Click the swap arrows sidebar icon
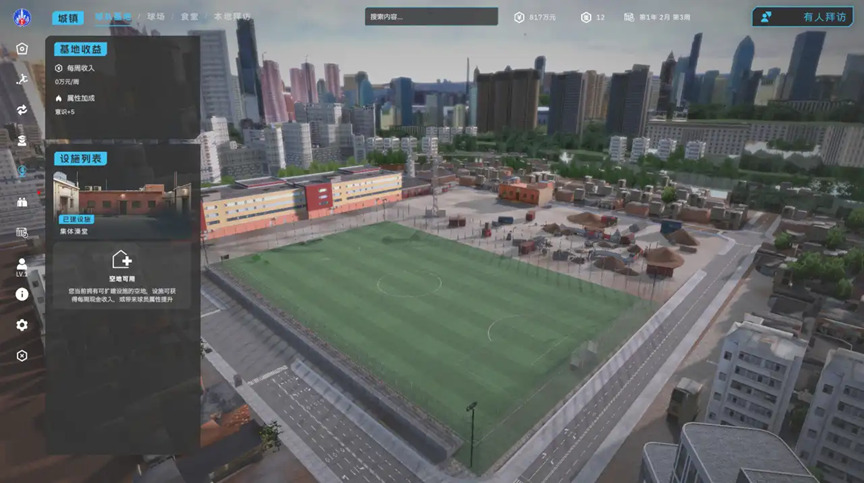Viewport: 864px width, 483px height. coord(22,109)
